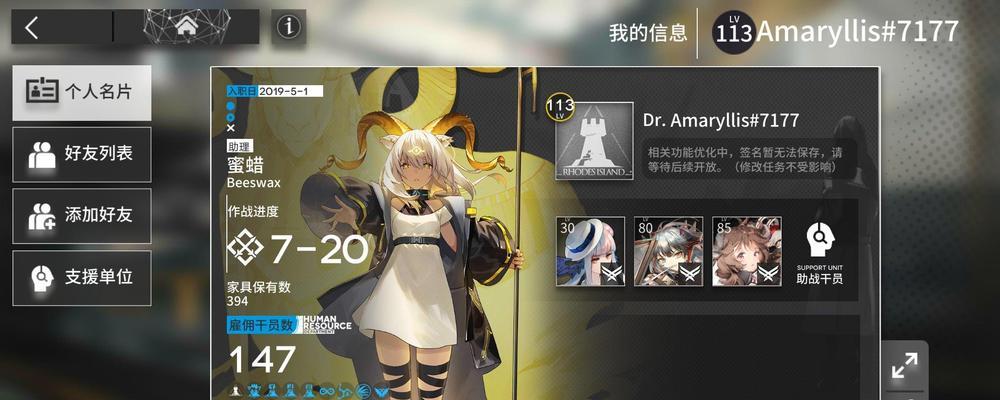Go back using the arrow button
Viewport: 1000px width, 400px height.
pos(32,28)
